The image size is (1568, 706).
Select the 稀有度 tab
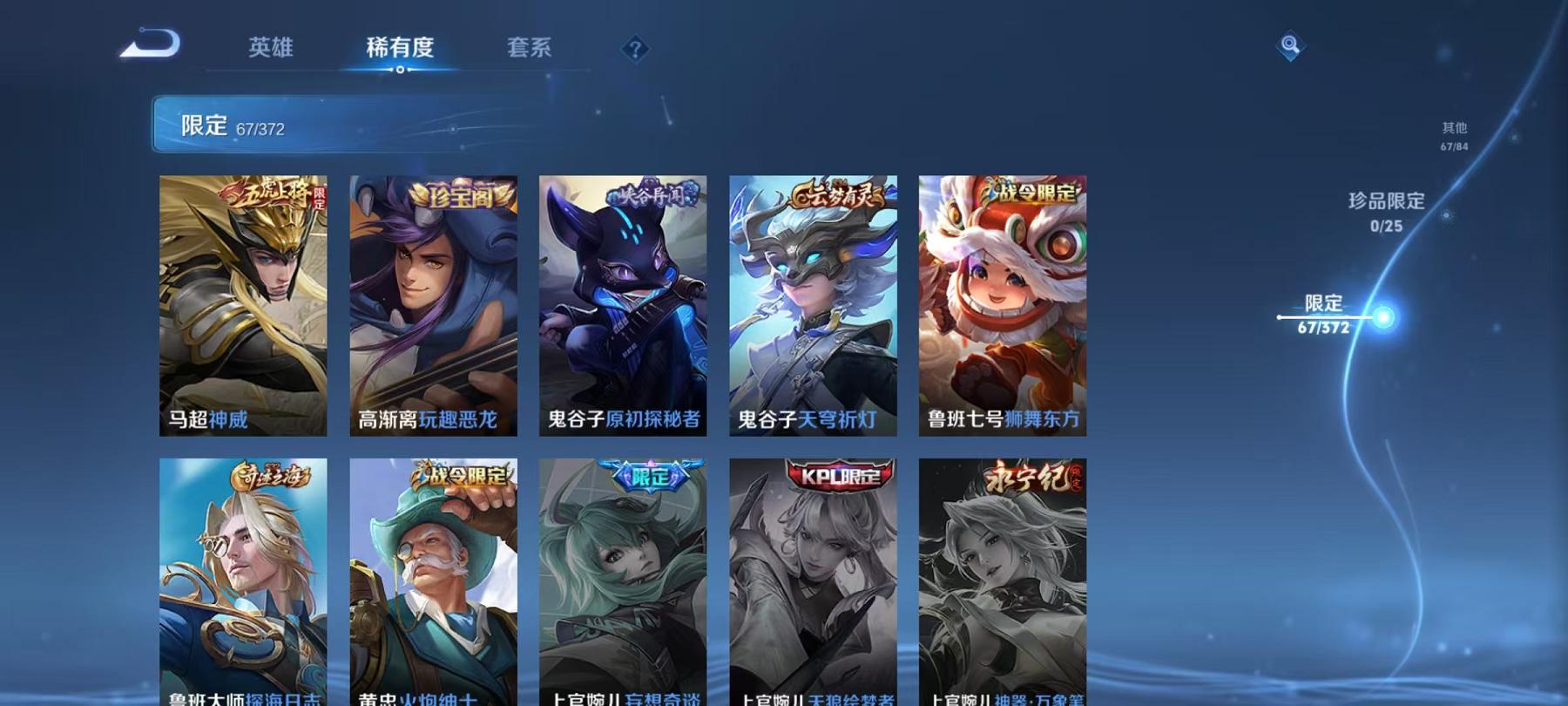click(400, 49)
